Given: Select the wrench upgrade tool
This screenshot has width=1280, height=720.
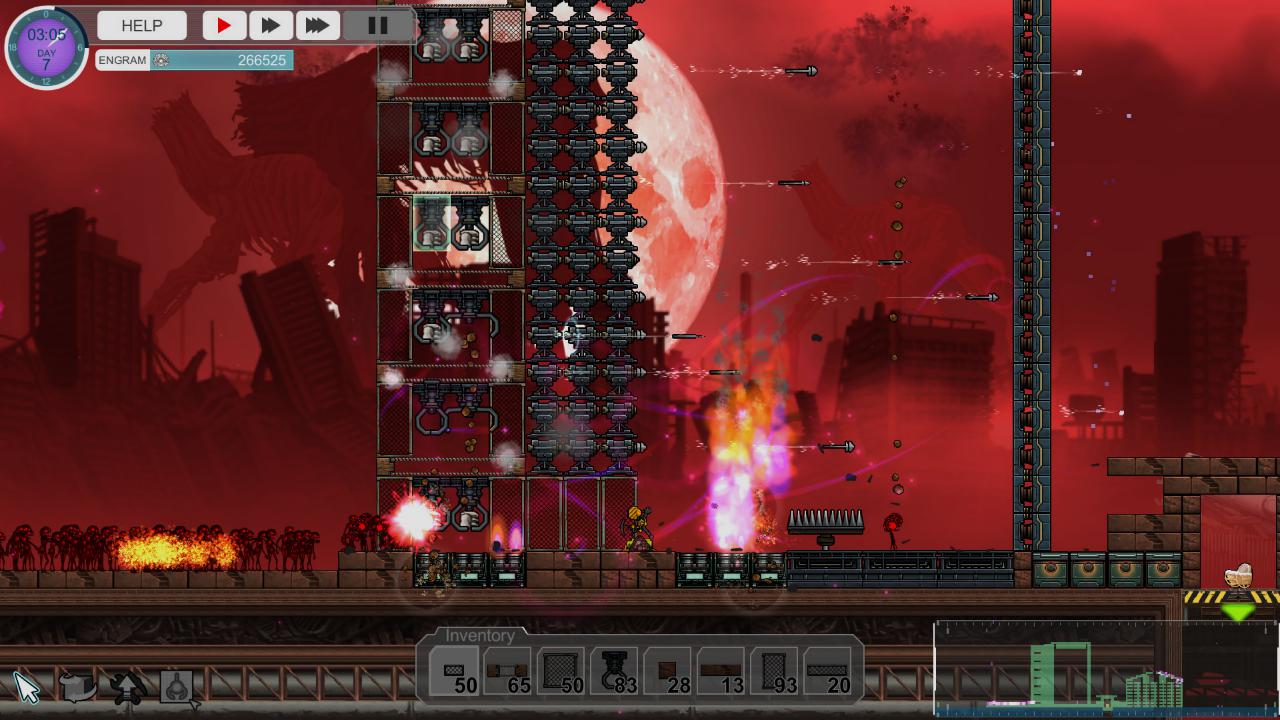Looking at the screenshot, I should (x=128, y=687).
